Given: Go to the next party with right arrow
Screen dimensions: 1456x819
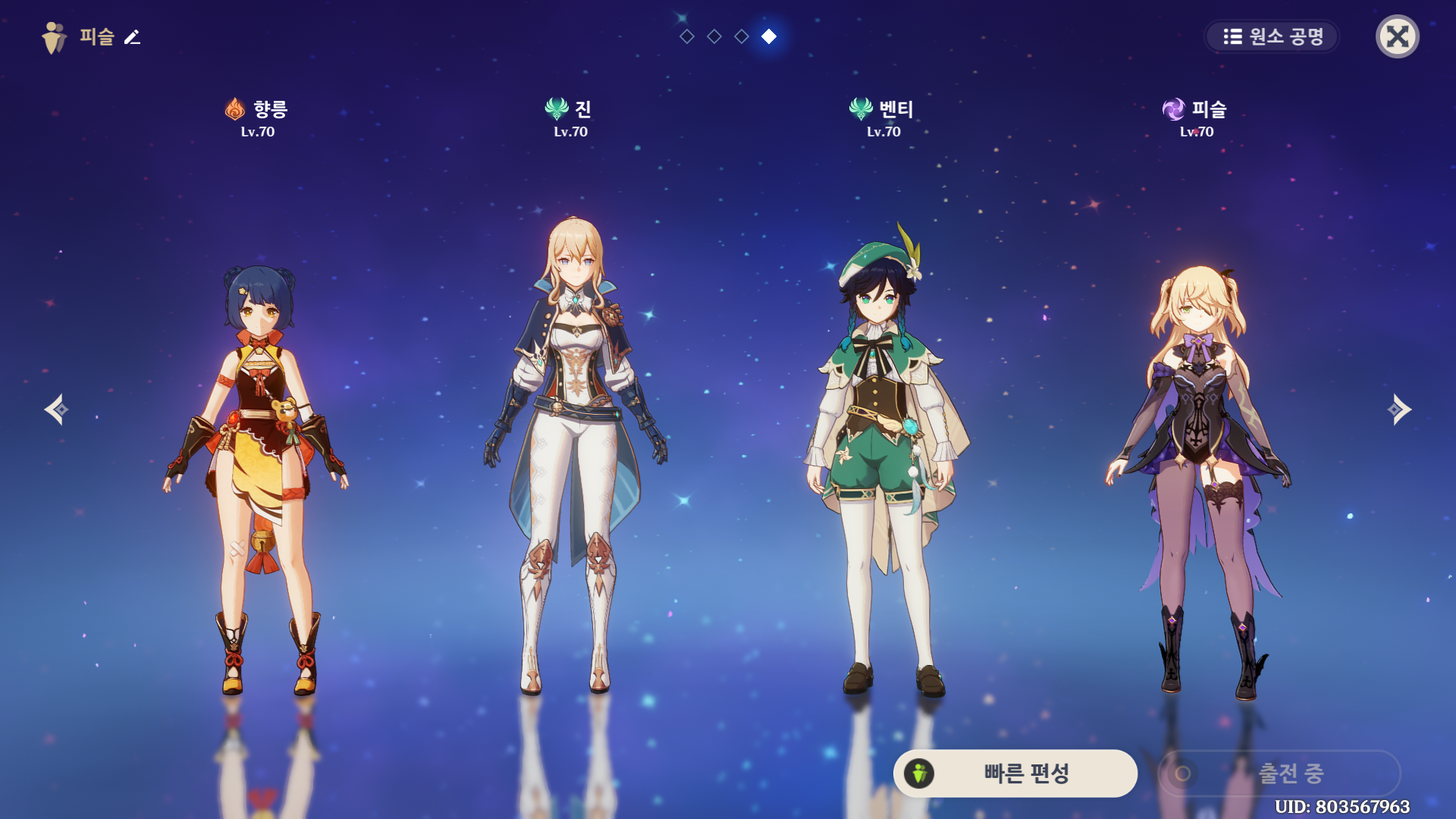Looking at the screenshot, I should [1399, 409].
